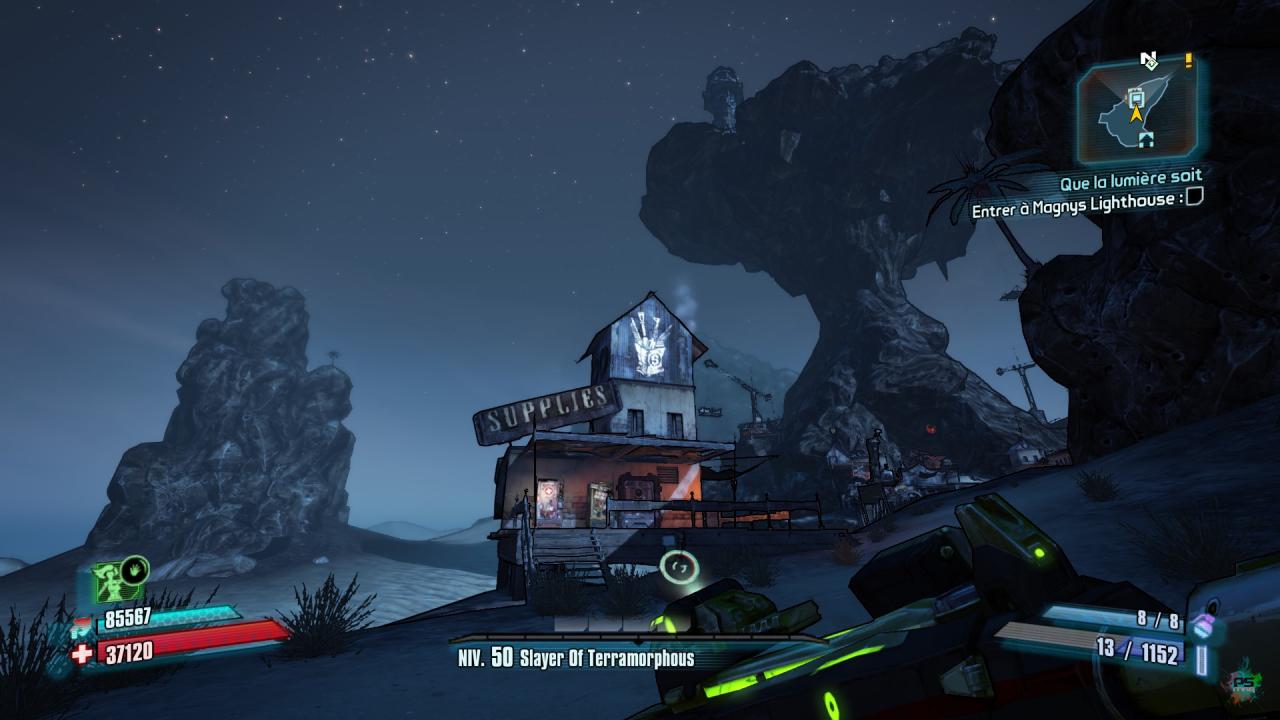Click the fast travel station marker on minimap

coord(1135,97)
